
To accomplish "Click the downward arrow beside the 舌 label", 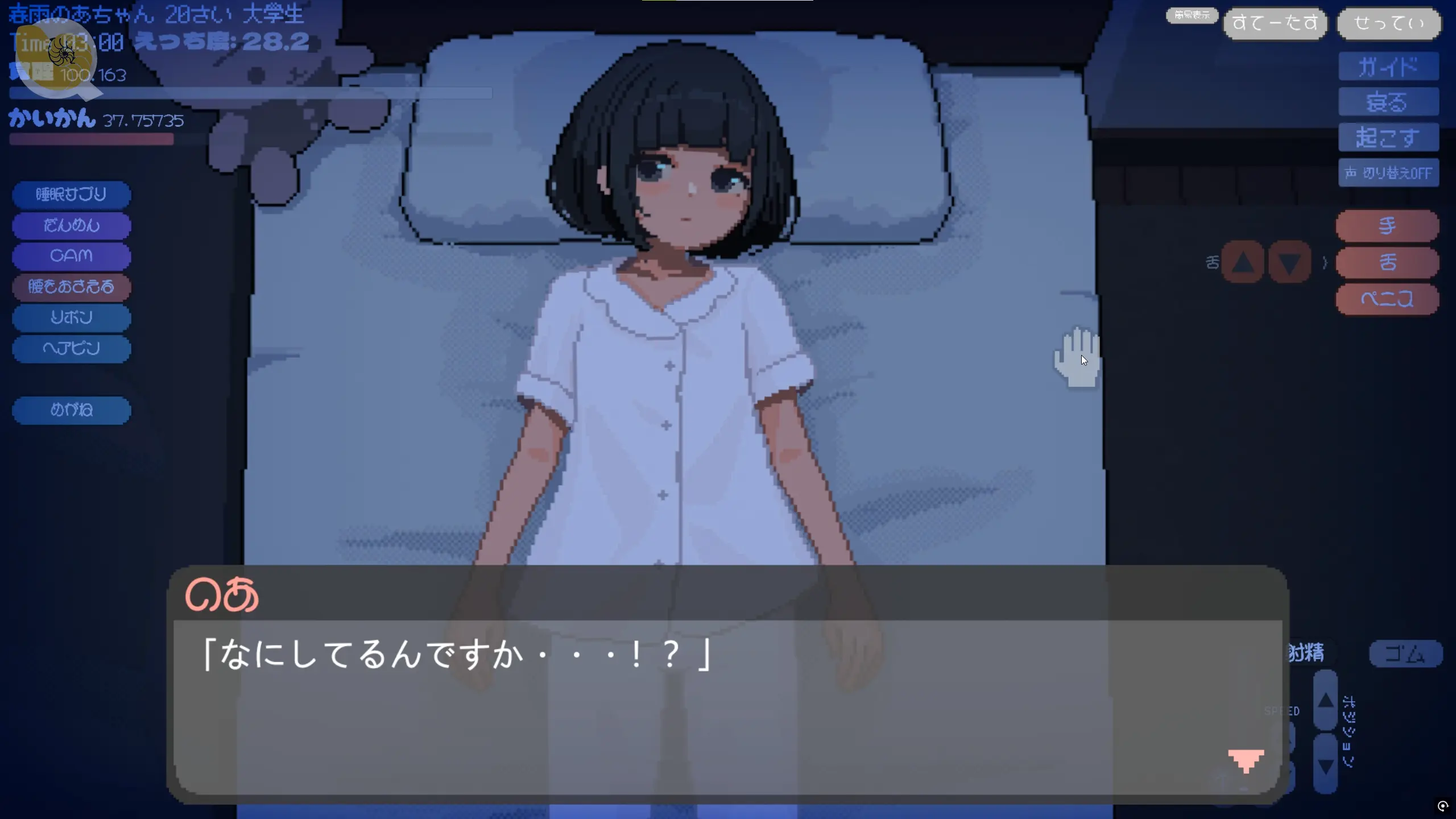I will tap(1289, 263).
